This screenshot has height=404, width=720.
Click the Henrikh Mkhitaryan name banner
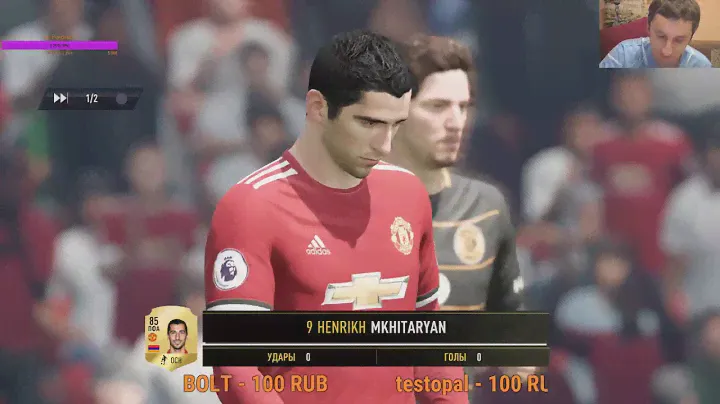click(375, 327)
